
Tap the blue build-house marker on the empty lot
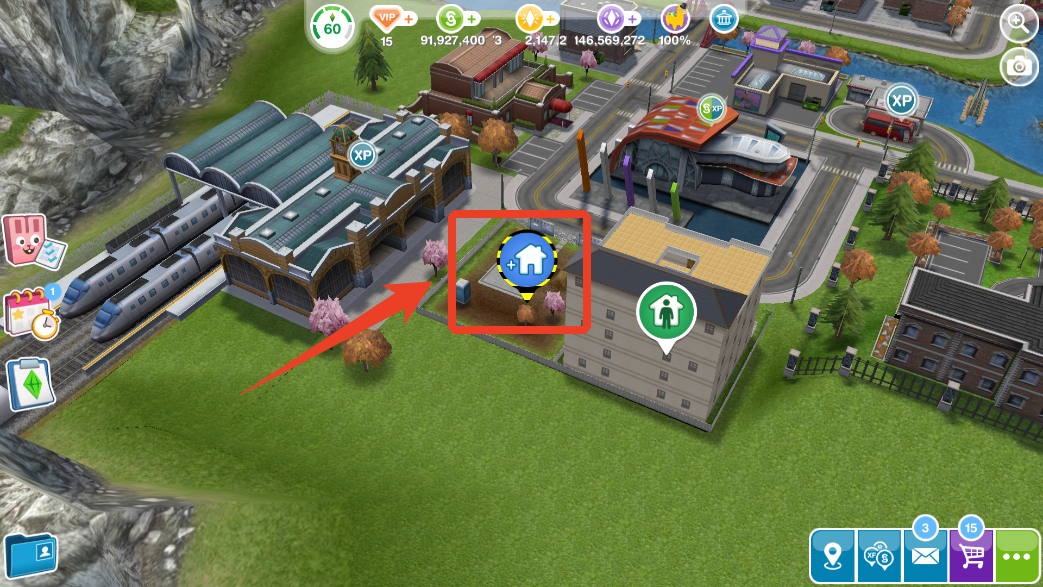tap(527, 261)
